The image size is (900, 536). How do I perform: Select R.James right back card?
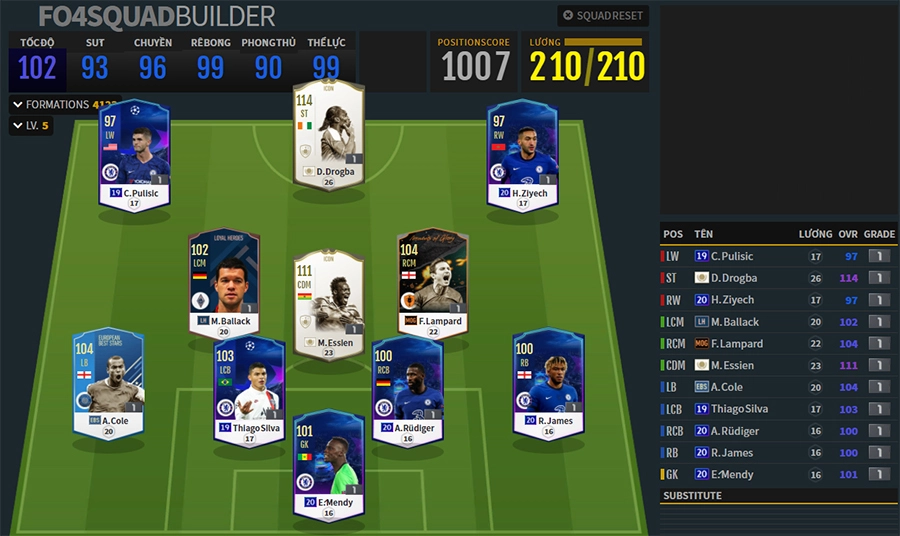tap(548, 383)
